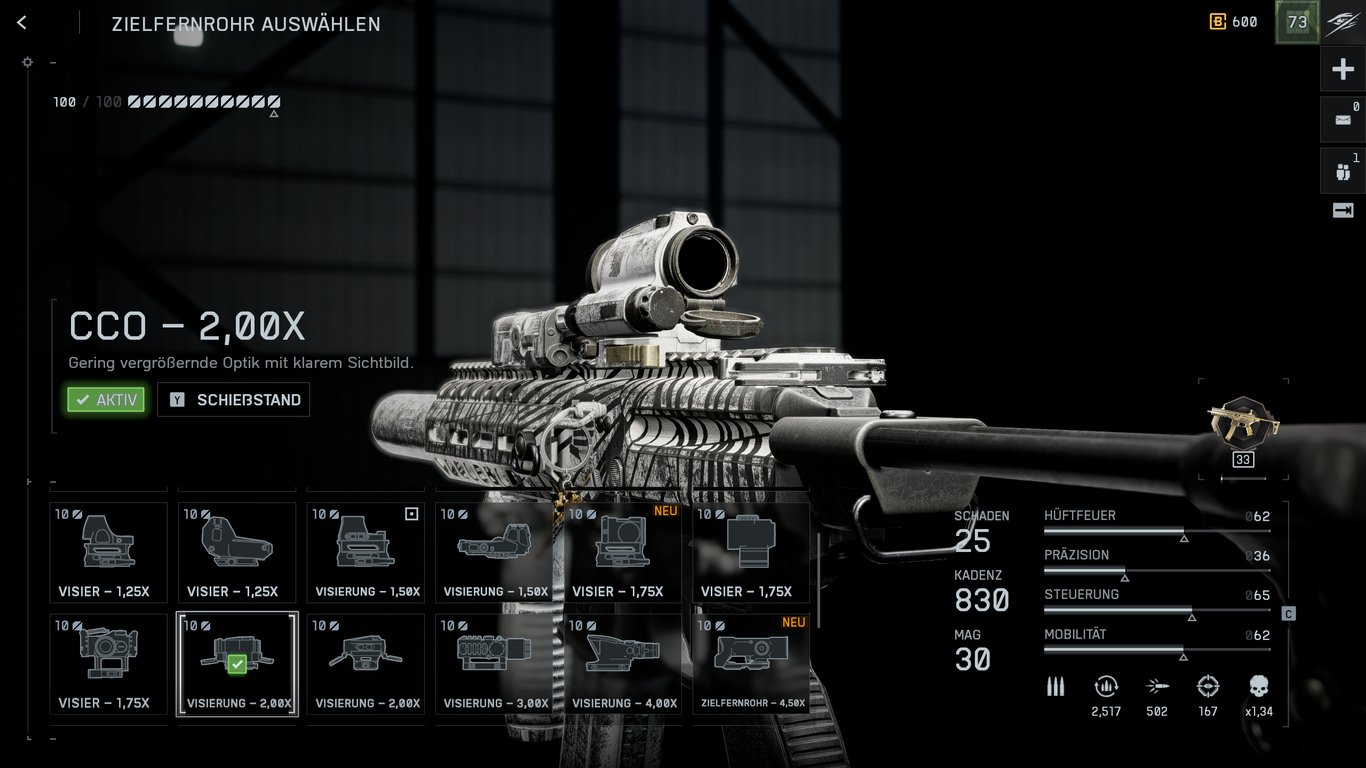Open the level 73 player badge
Screen dimensions: 1366x768
[x=1297, y=22]
